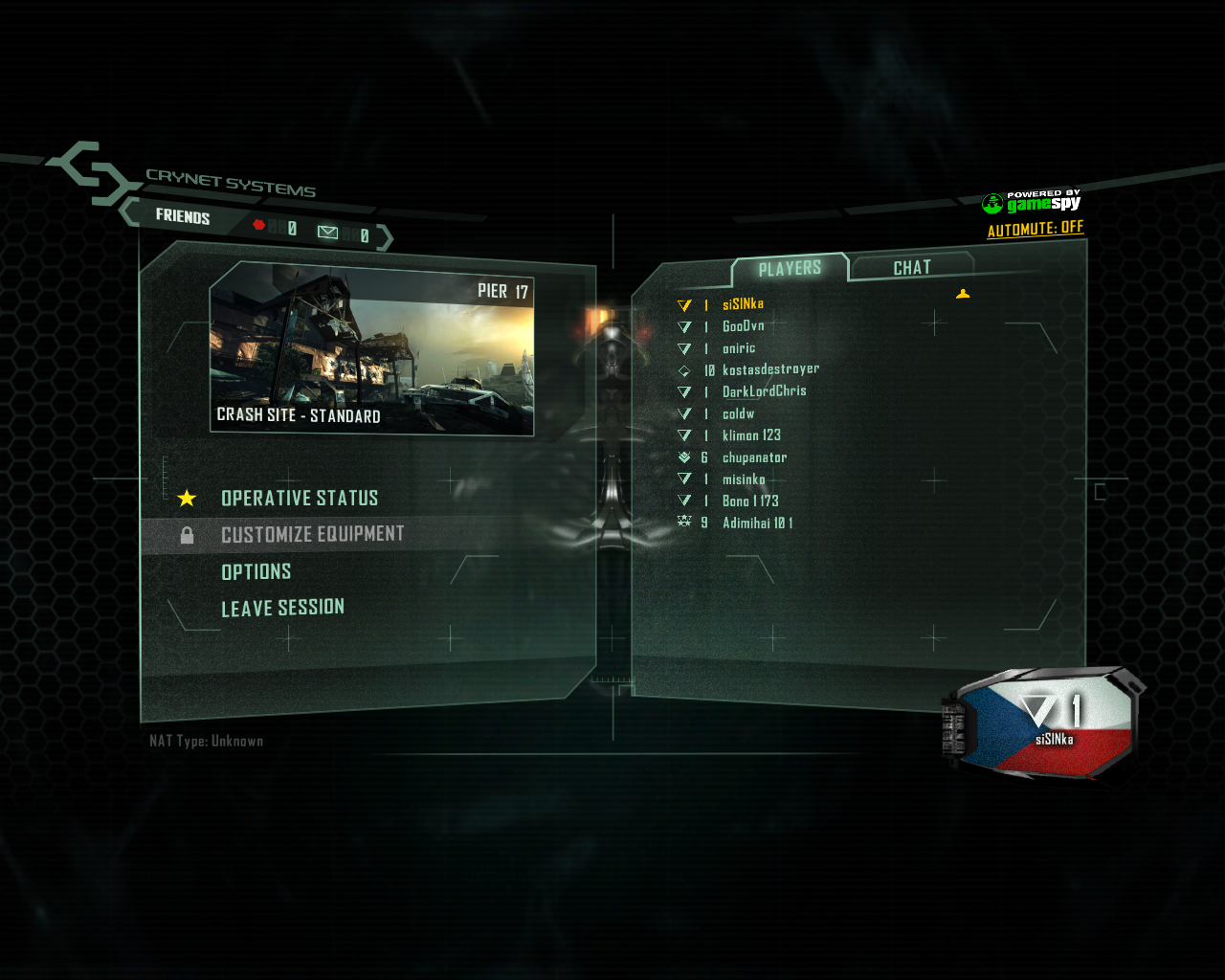Image resolution: width=1225 pixels, height=980 pixels.
Task: Click the siSINka dog tag badge
Action: [x=1048, y=723]
